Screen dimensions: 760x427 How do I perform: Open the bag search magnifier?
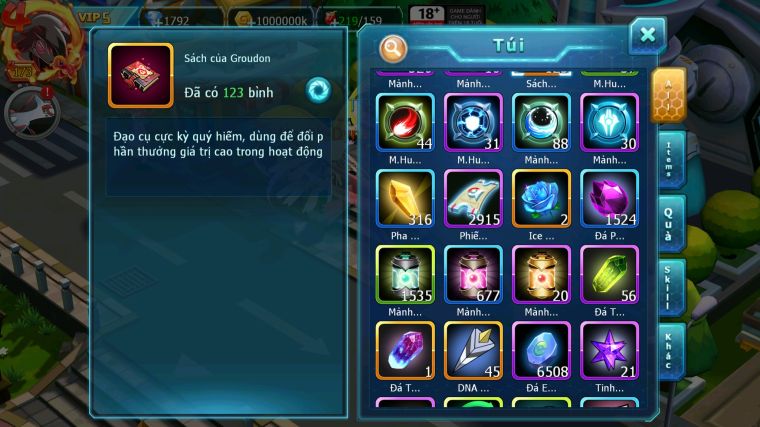tap(393, 47)
